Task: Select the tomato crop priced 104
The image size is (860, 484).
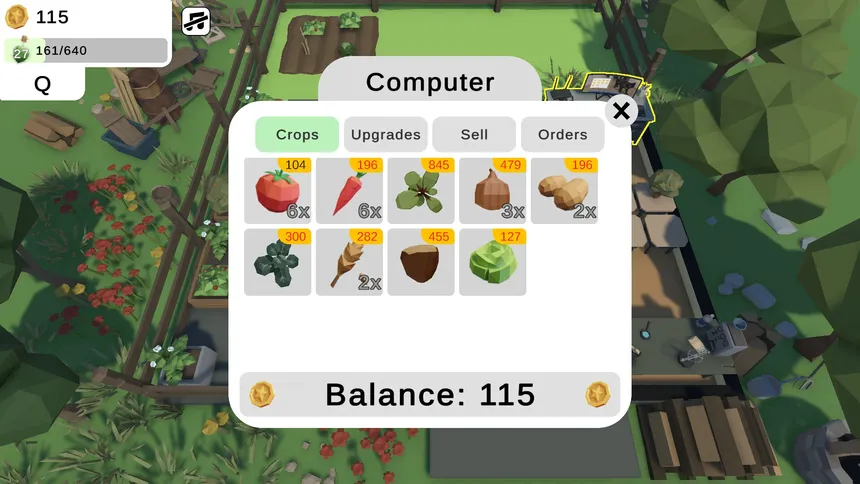Action: tap(278, 191)
